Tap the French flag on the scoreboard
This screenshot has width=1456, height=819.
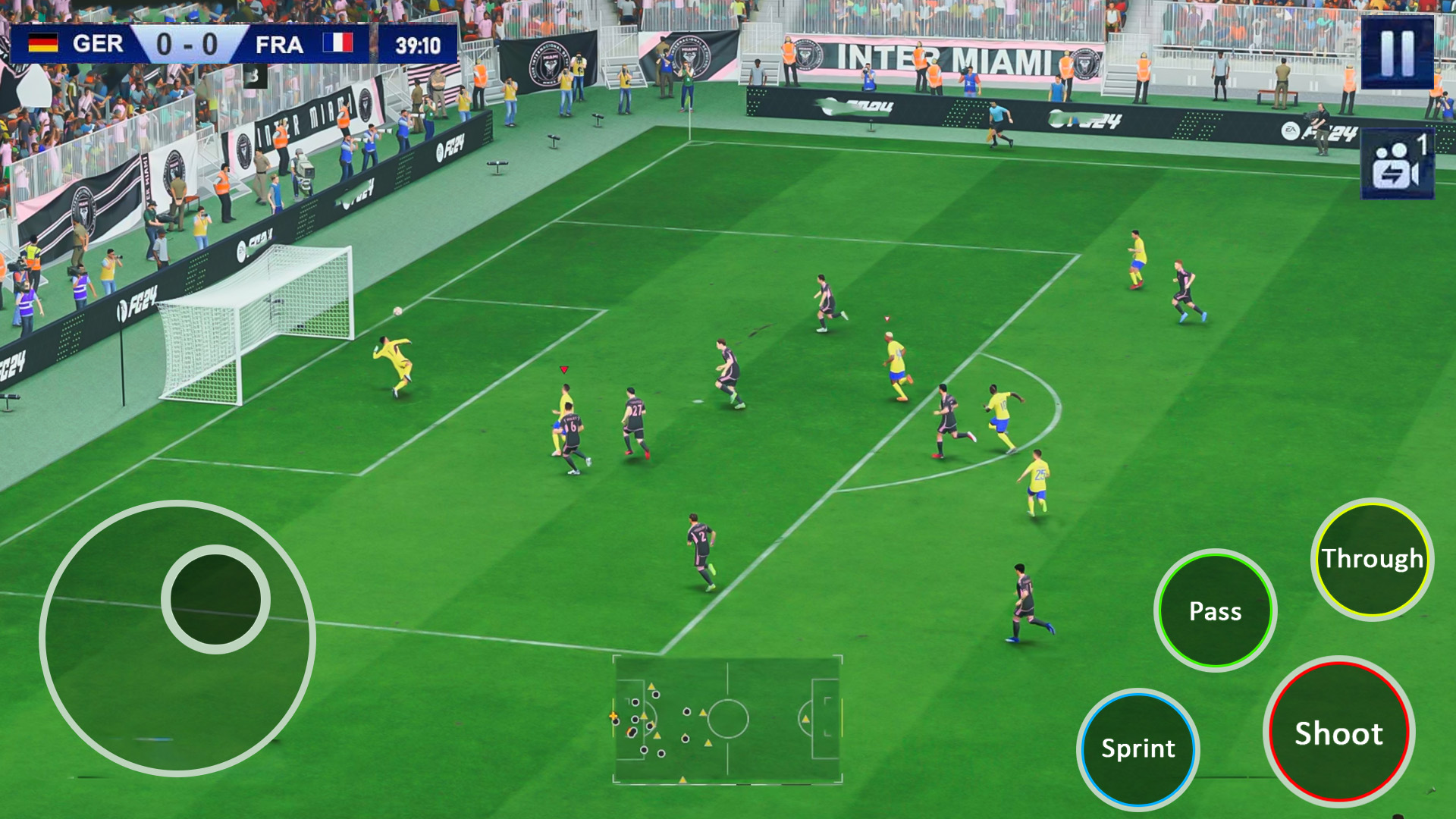[x=335, y=43]
